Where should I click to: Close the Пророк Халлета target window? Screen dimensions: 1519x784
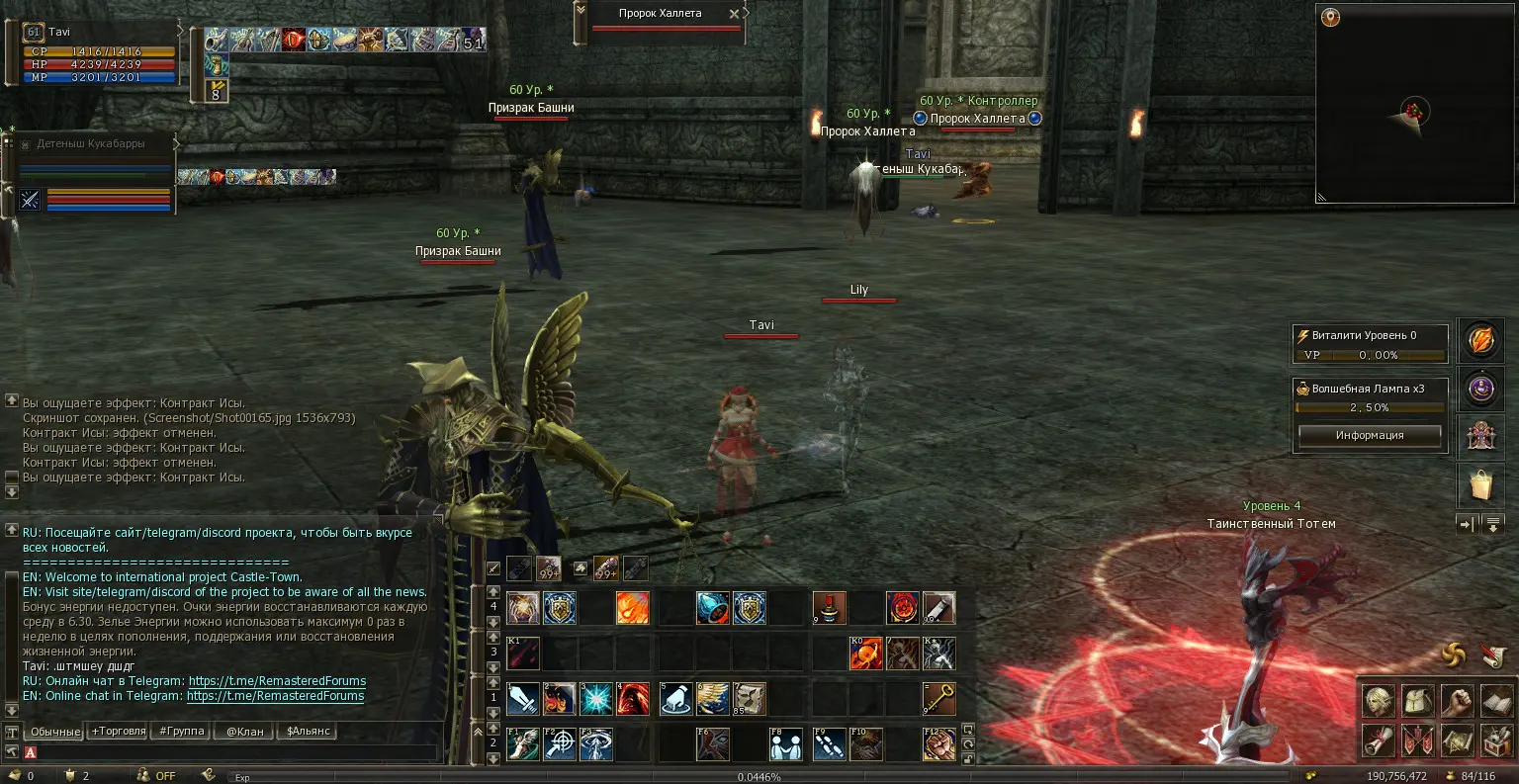[734, 14]
